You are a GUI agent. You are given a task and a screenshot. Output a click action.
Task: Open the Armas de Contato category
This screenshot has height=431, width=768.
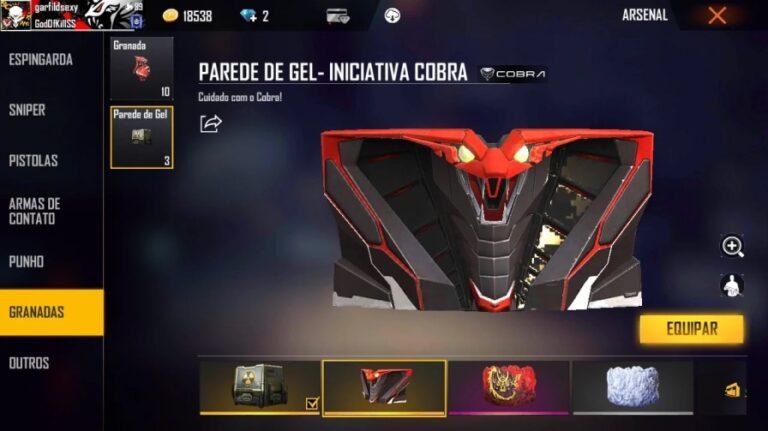click(35, 211)
